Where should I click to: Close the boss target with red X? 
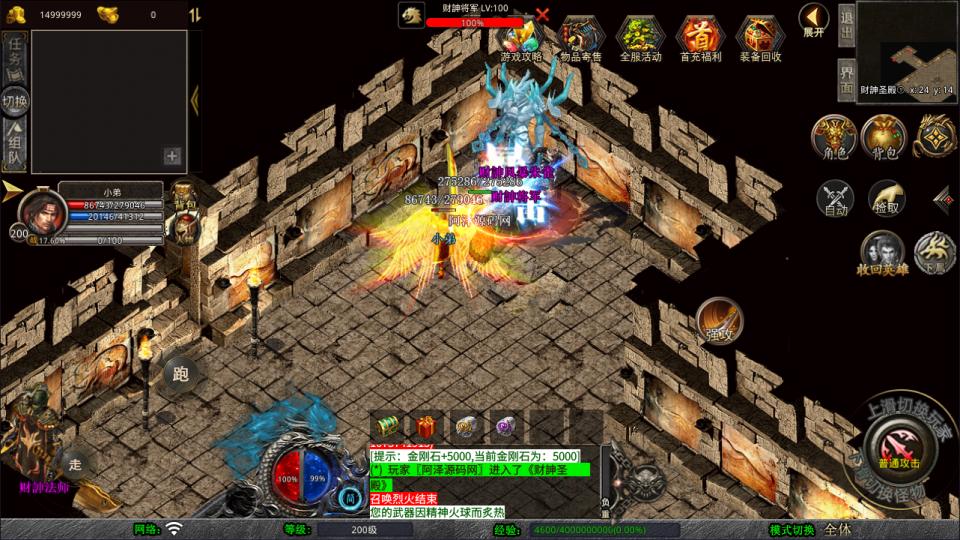(x=542, y=14)
